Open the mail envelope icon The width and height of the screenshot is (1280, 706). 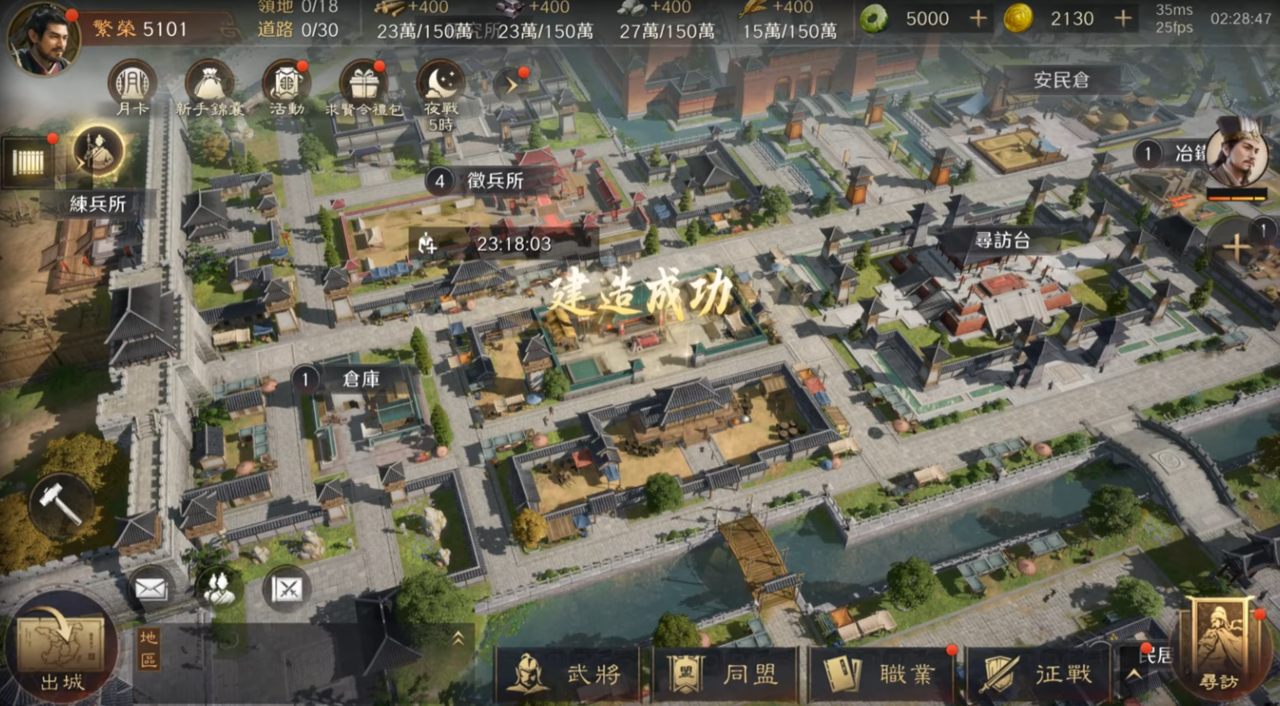point(151,589)
